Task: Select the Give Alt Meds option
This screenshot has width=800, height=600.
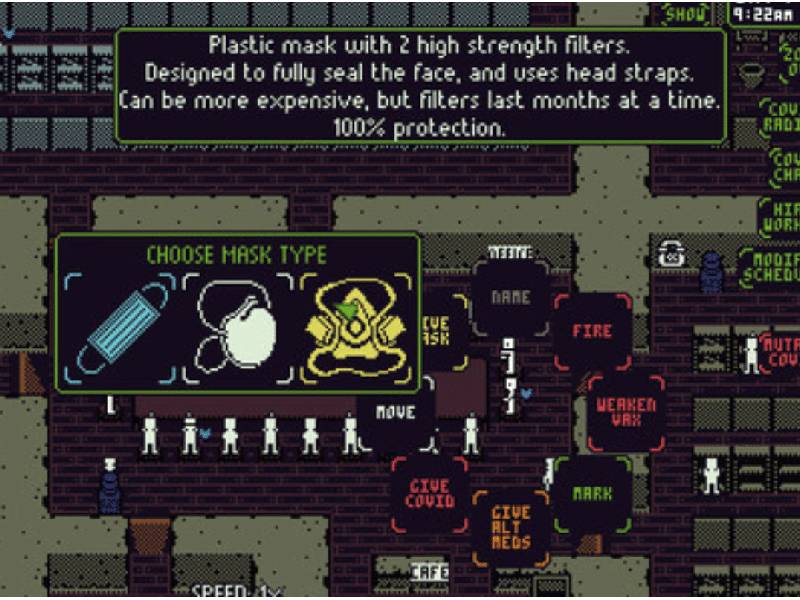Action: click(x=511, y=526)
